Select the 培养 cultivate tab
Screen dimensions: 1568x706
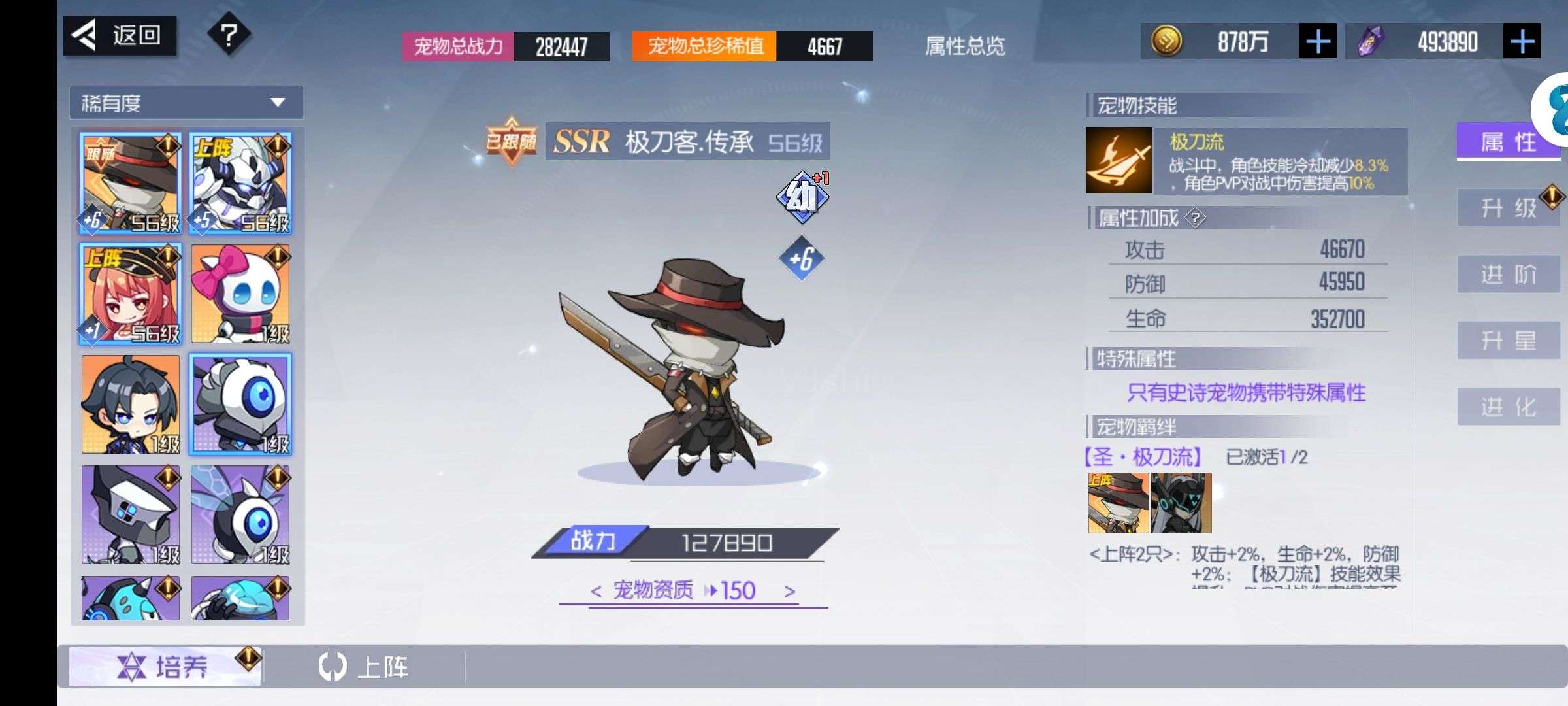pos(165,667)
